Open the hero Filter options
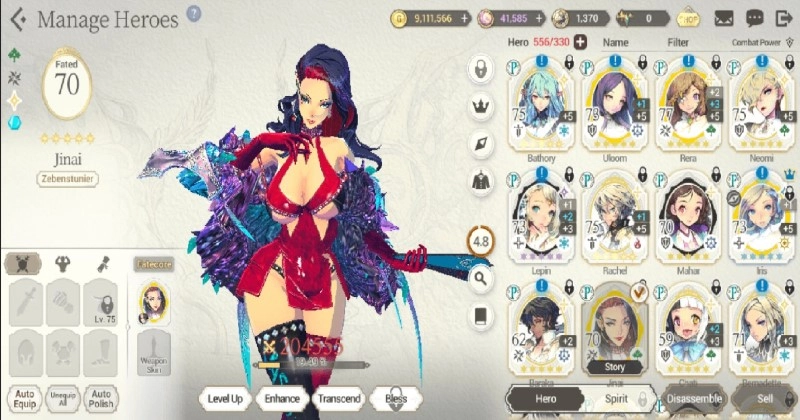 coord(679,43)
